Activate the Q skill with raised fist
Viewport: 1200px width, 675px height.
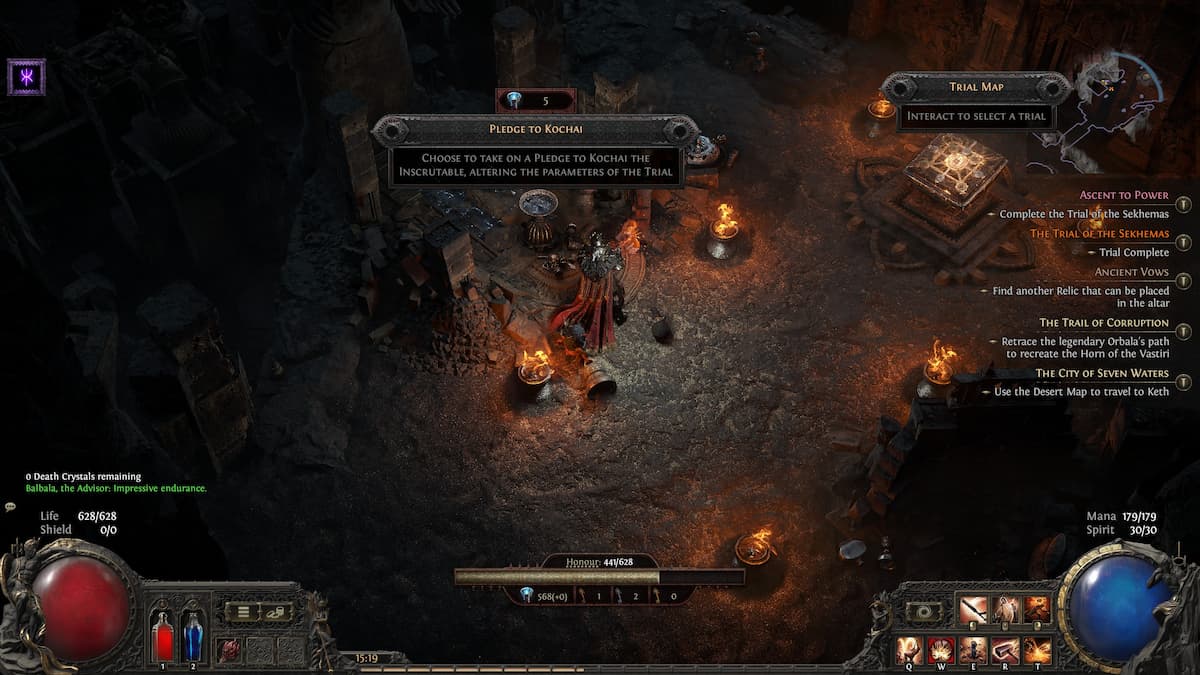pyautogui.click(x=910, y=650)
